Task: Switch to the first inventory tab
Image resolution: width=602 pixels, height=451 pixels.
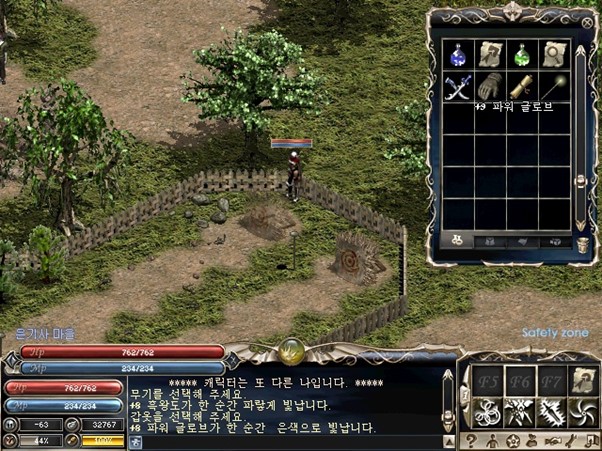Action: [458, 241]
